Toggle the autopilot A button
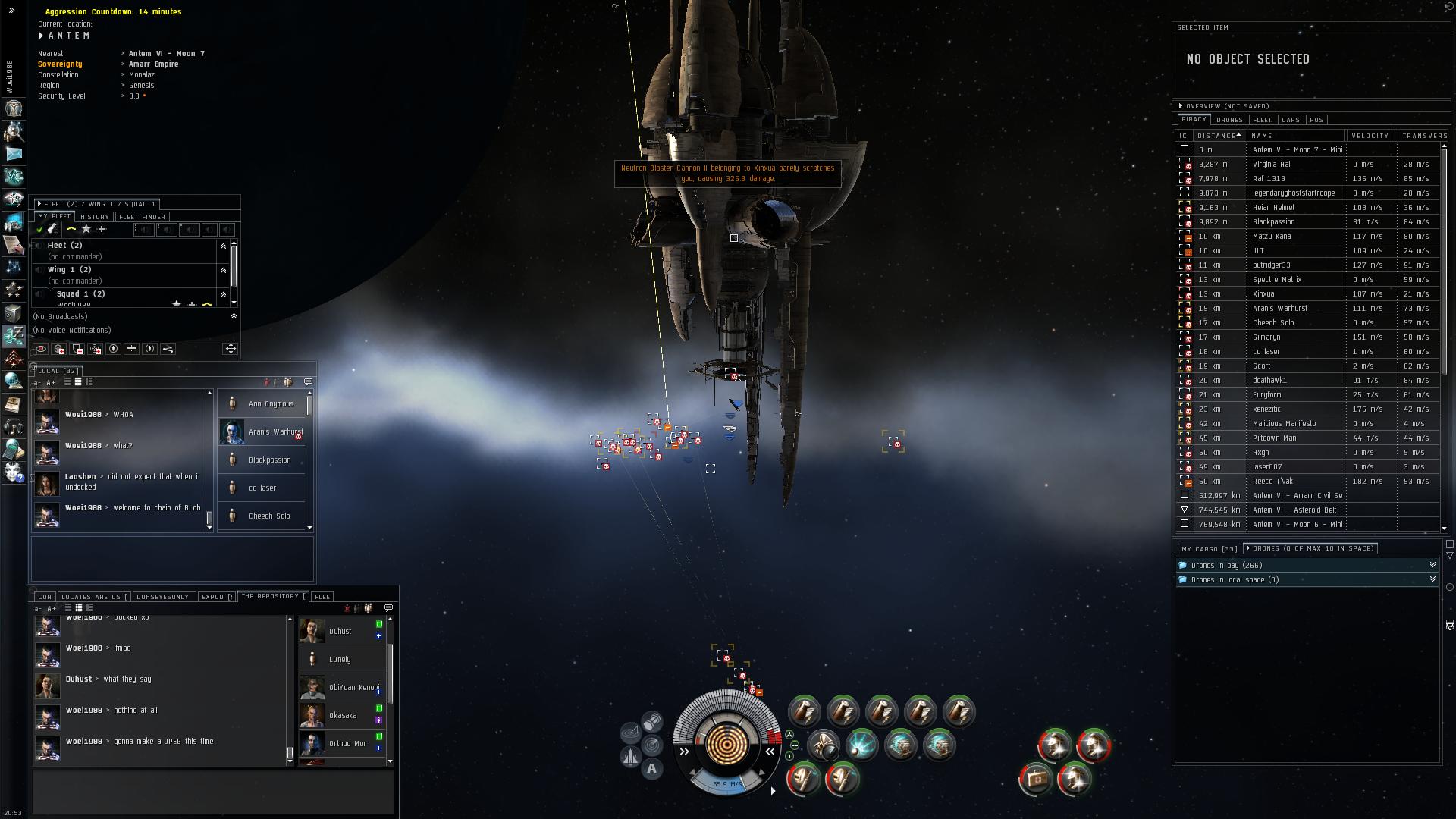 [651, 769]
